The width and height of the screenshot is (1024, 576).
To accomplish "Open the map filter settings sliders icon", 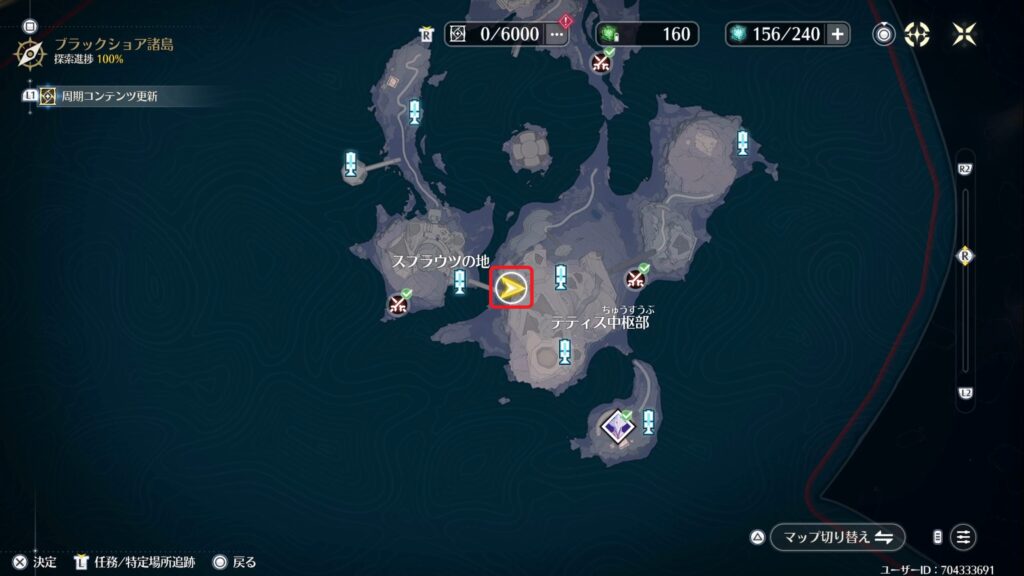I will [x=963, y=537].
